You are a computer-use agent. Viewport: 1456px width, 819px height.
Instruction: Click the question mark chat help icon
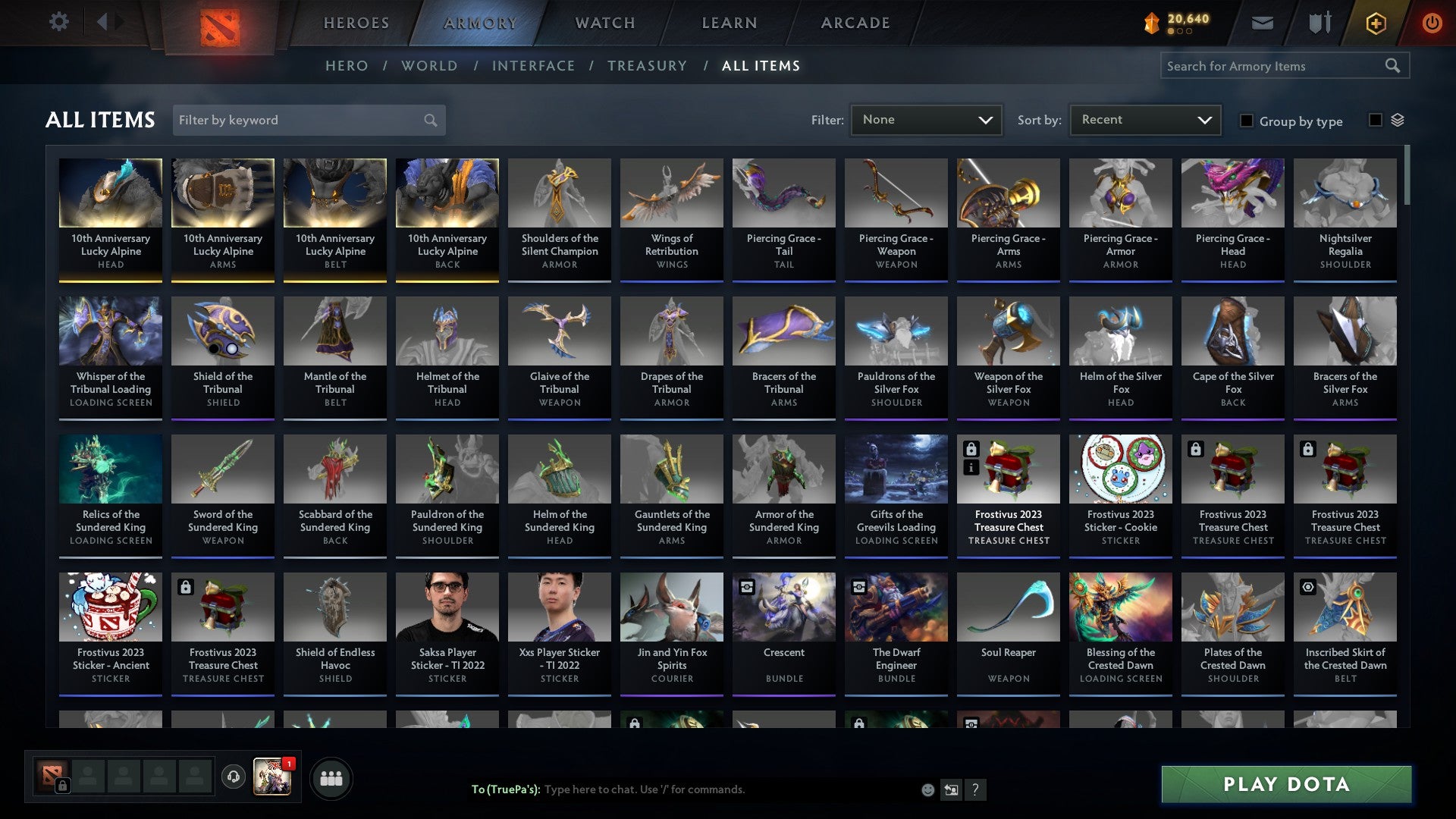976,789
